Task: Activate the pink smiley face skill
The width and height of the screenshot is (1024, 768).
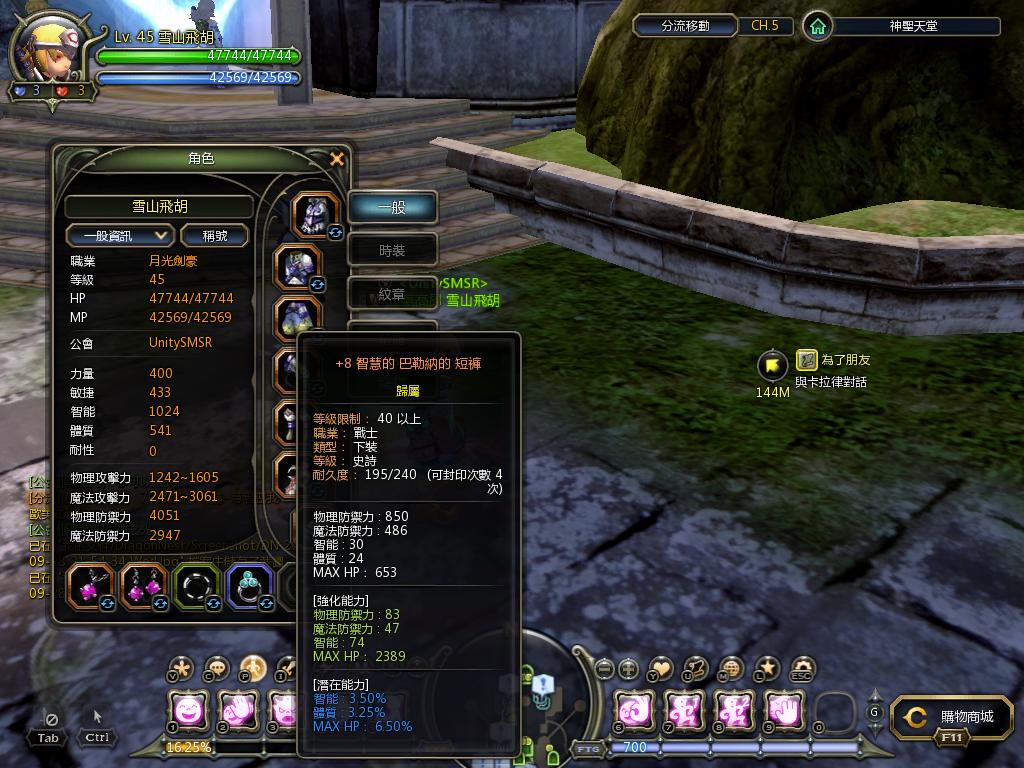Action: coord(187,710)
